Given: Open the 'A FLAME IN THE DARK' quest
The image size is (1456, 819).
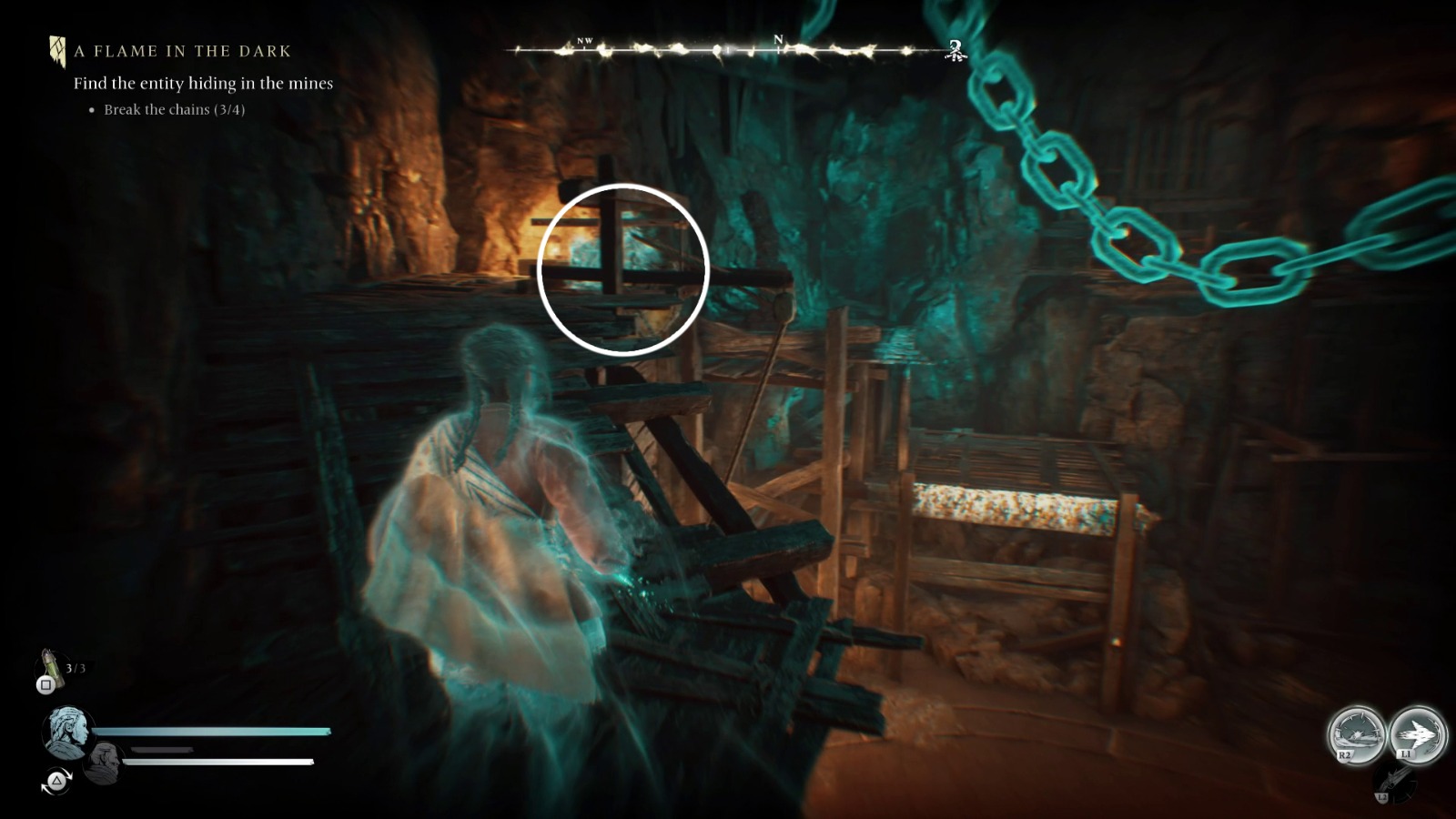Looking at the screenshot, I should pos(180,51).
